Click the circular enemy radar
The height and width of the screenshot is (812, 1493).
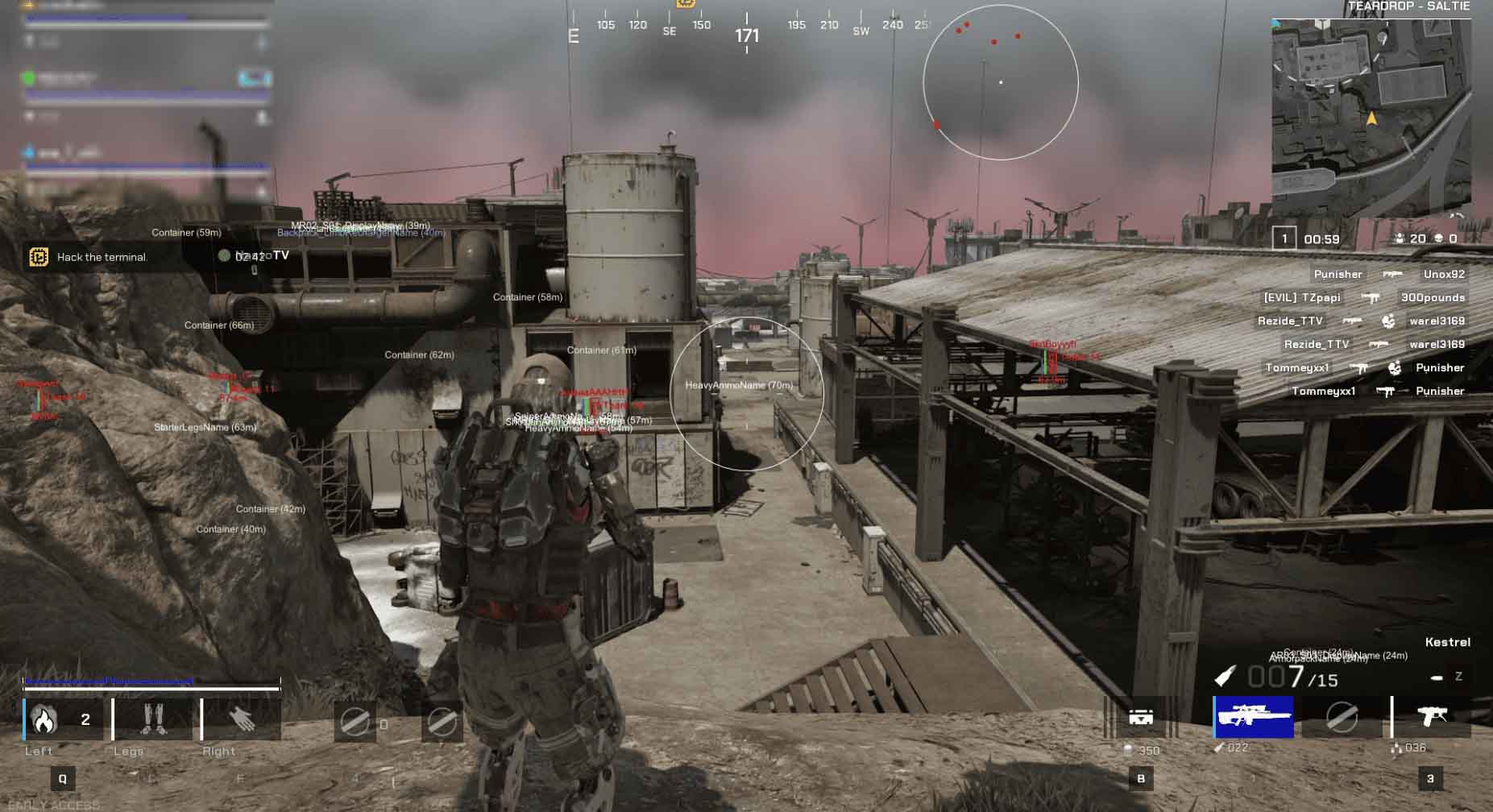point(1000,82)
